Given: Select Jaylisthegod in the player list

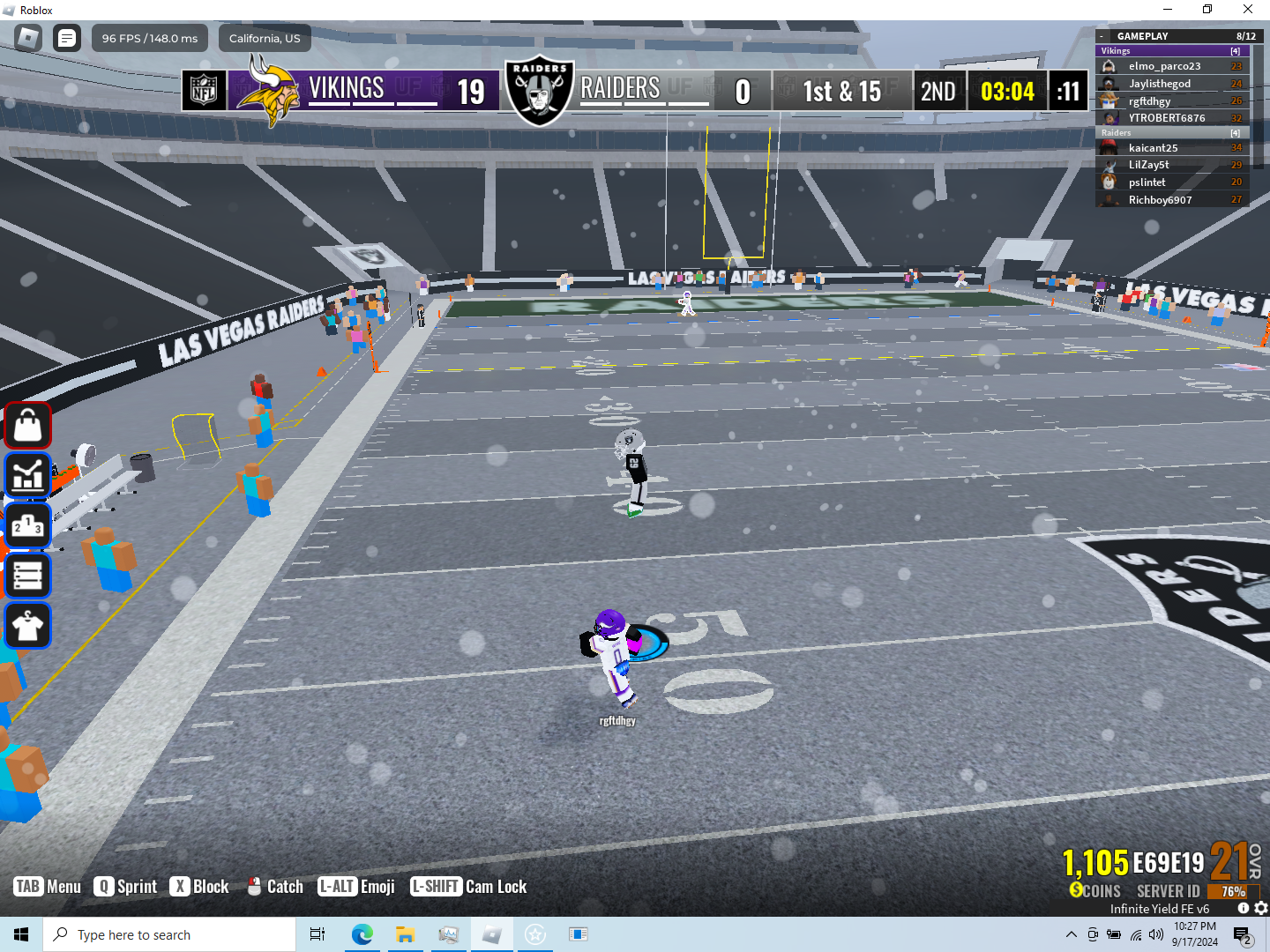Looking at the screenshot, I should click(x=1159, y=84).
